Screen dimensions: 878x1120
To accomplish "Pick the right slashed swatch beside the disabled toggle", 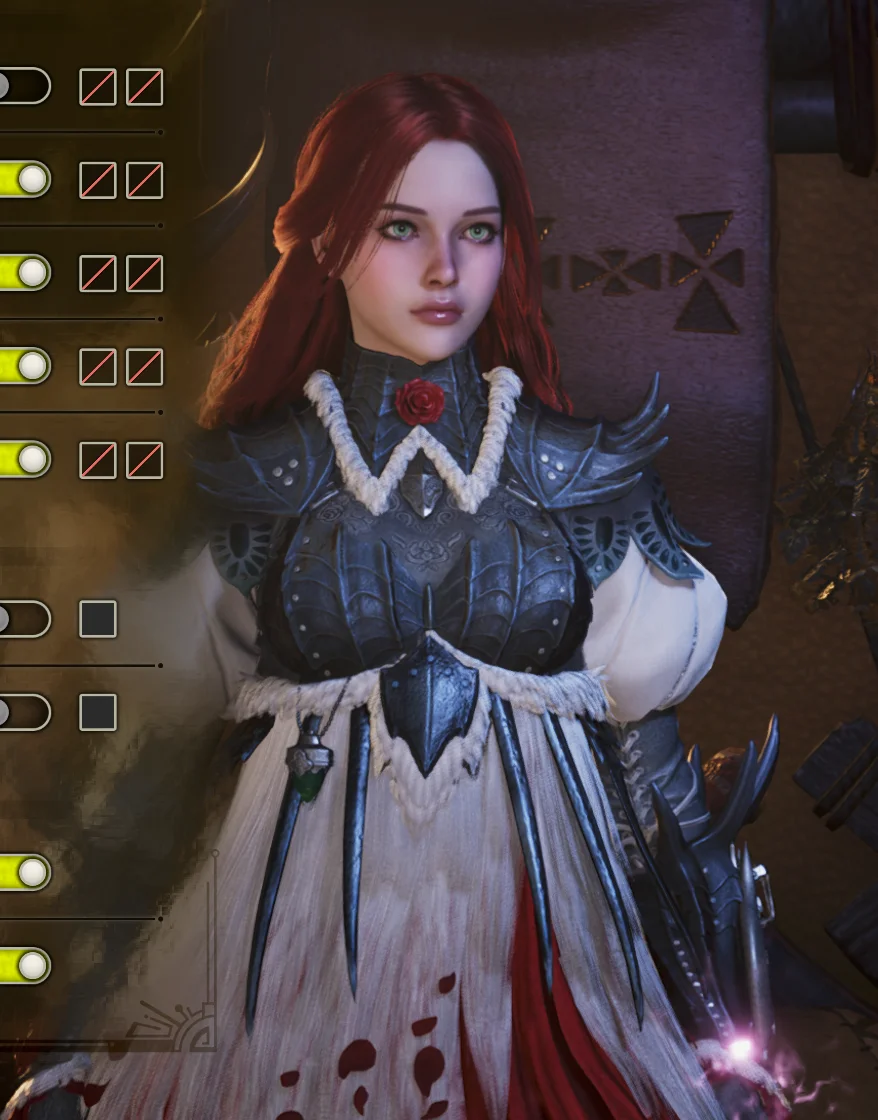I will click(144, 87).
